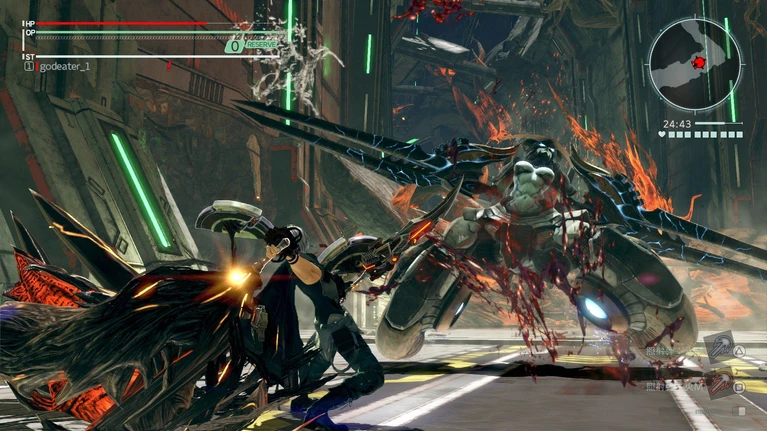The width and height of the screenshot is (767, 431).
Task: Click the godeater_1 player name tag
Action: (64, 67)
